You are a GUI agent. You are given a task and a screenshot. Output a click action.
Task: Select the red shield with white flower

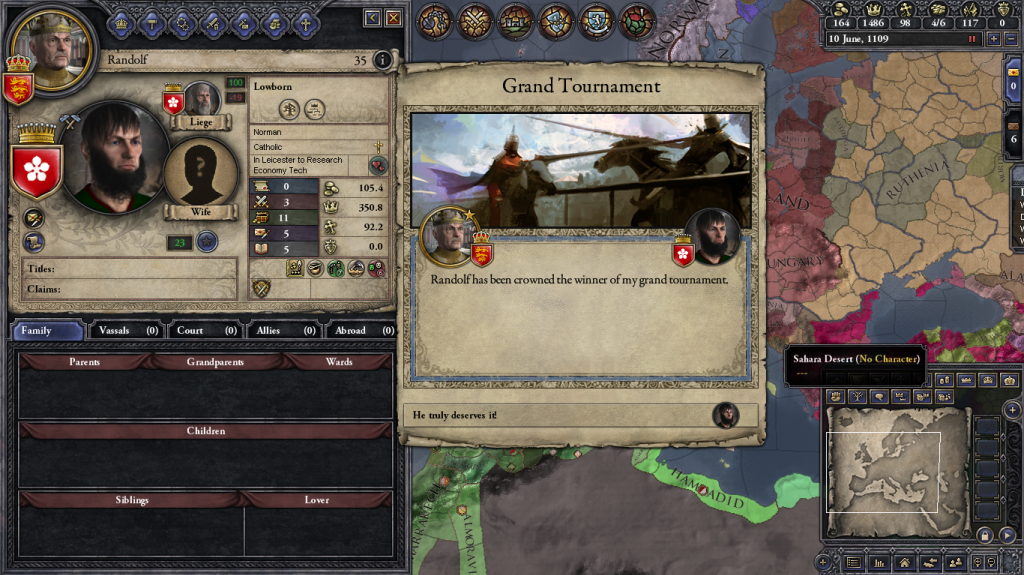click(x=38, y=167)
